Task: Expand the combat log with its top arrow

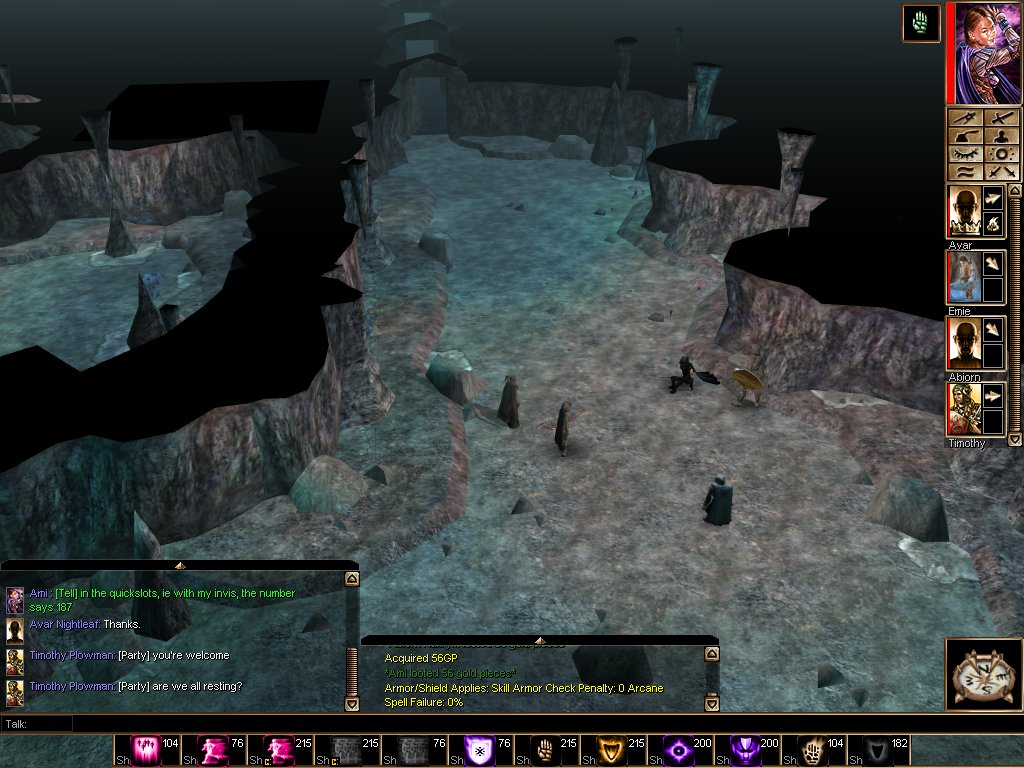Action: click(x=540, y=641)
